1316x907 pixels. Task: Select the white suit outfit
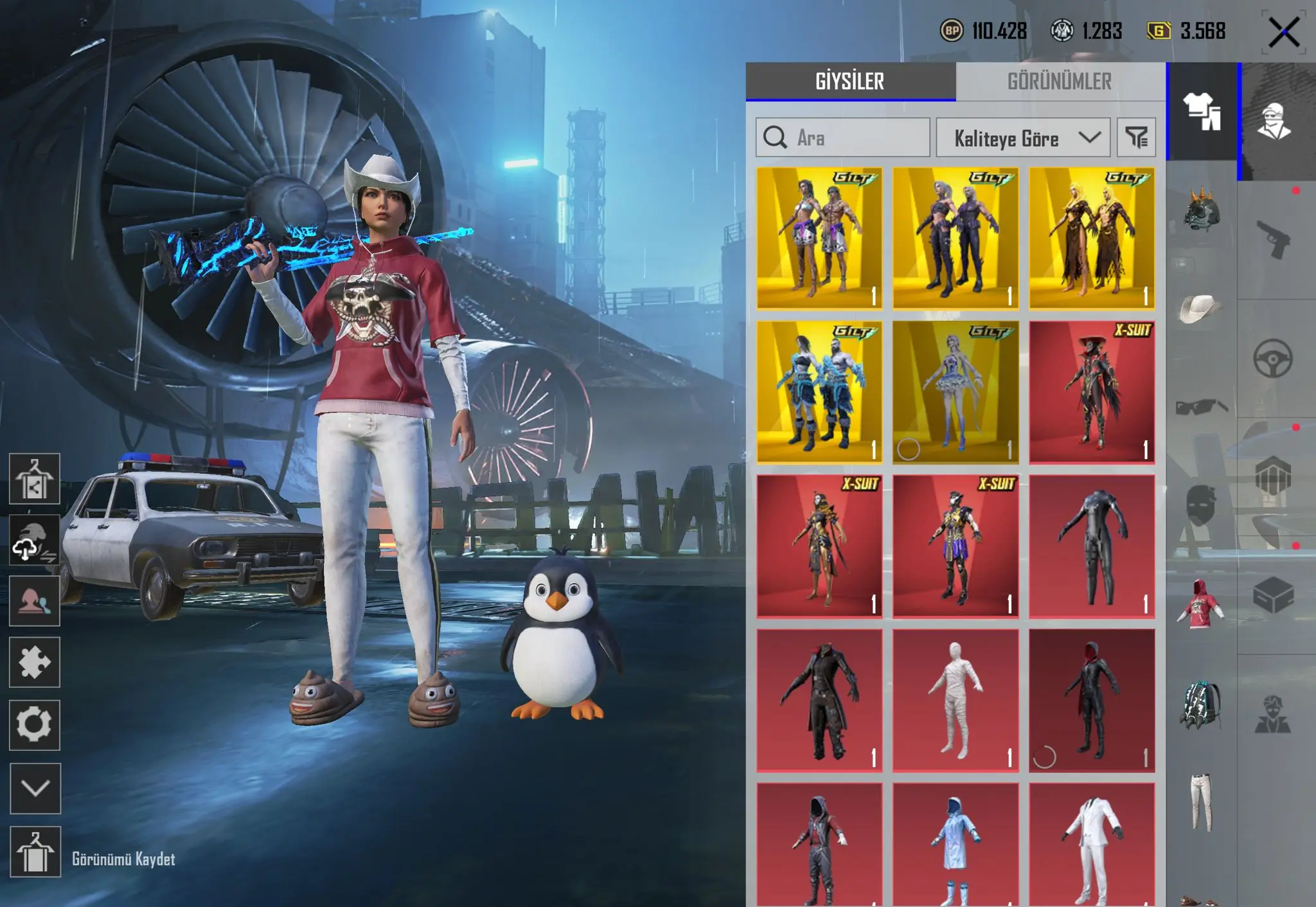[1091, 845]
